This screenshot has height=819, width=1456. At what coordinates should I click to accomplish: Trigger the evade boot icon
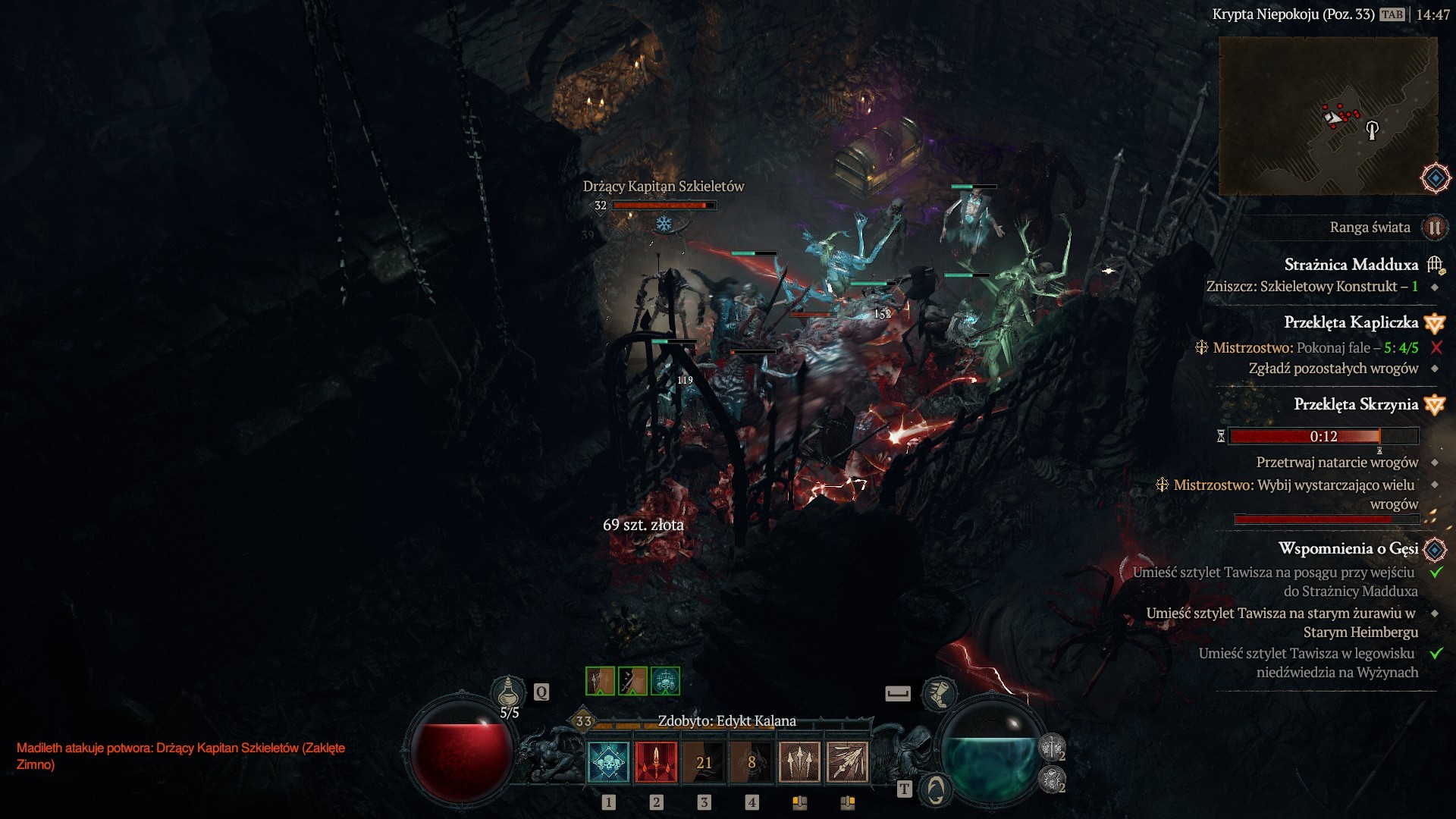pos(939,693)
